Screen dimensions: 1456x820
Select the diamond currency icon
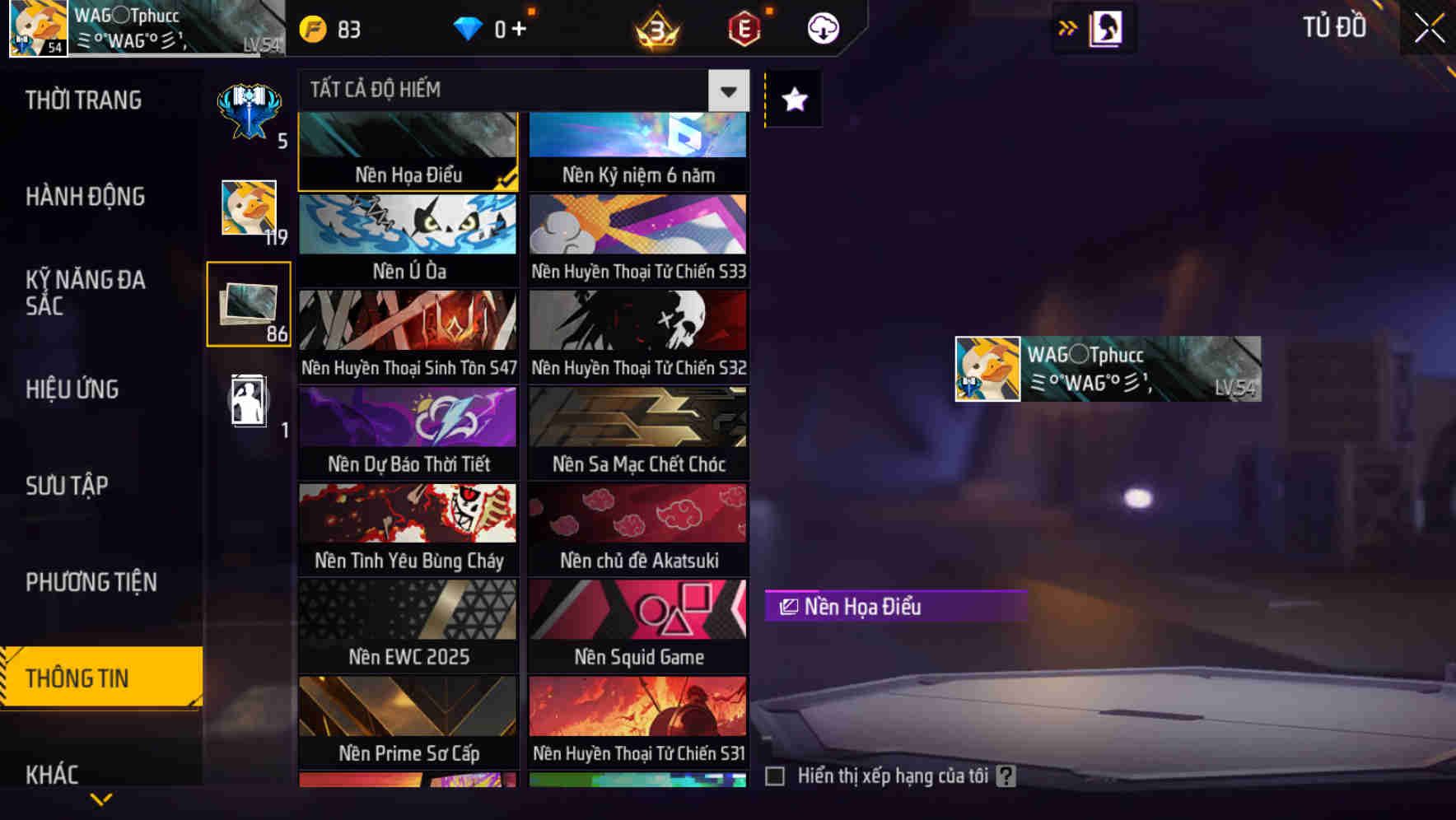(467, 27)
